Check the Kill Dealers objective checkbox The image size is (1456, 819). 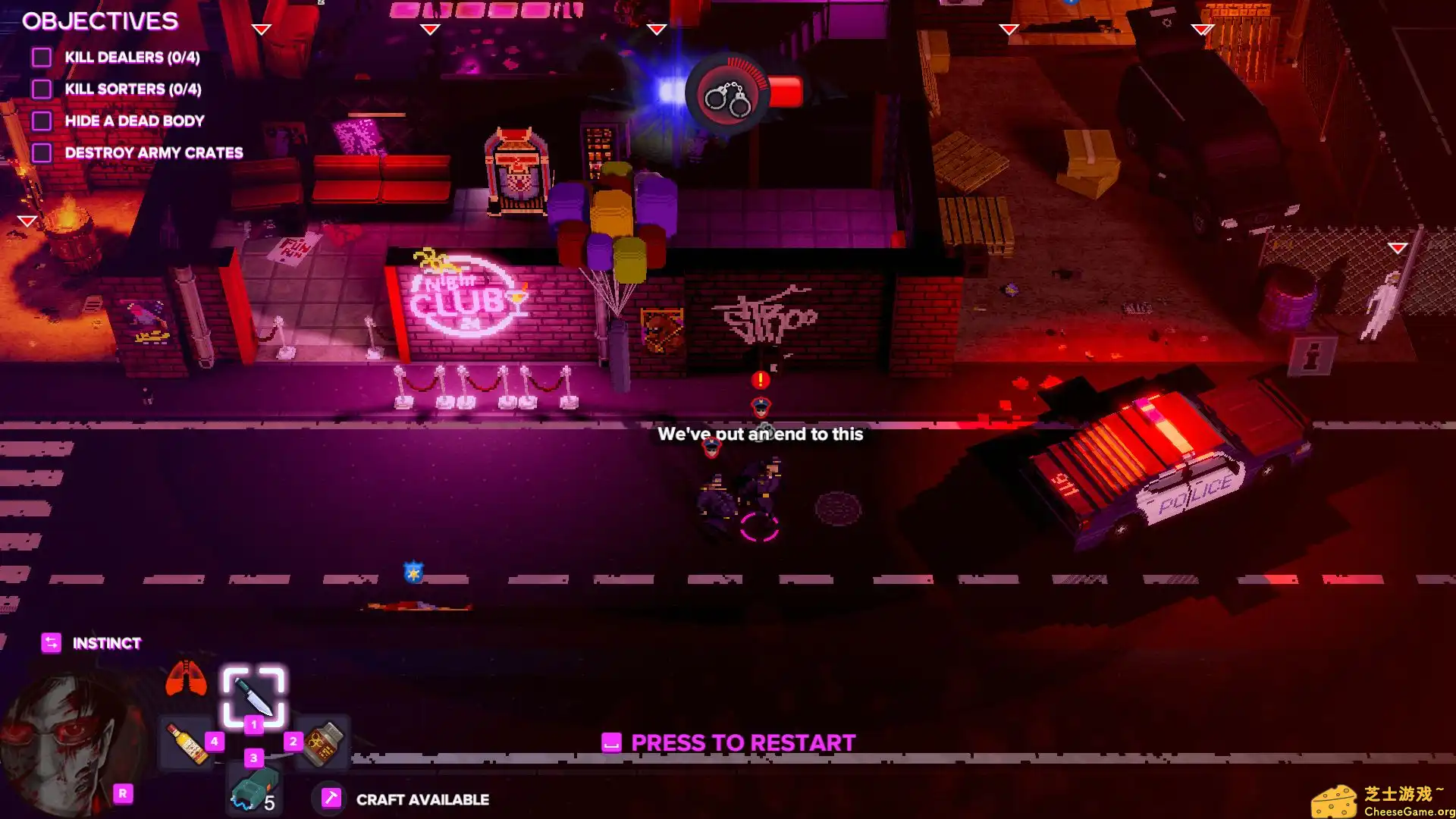click(41, 57)
